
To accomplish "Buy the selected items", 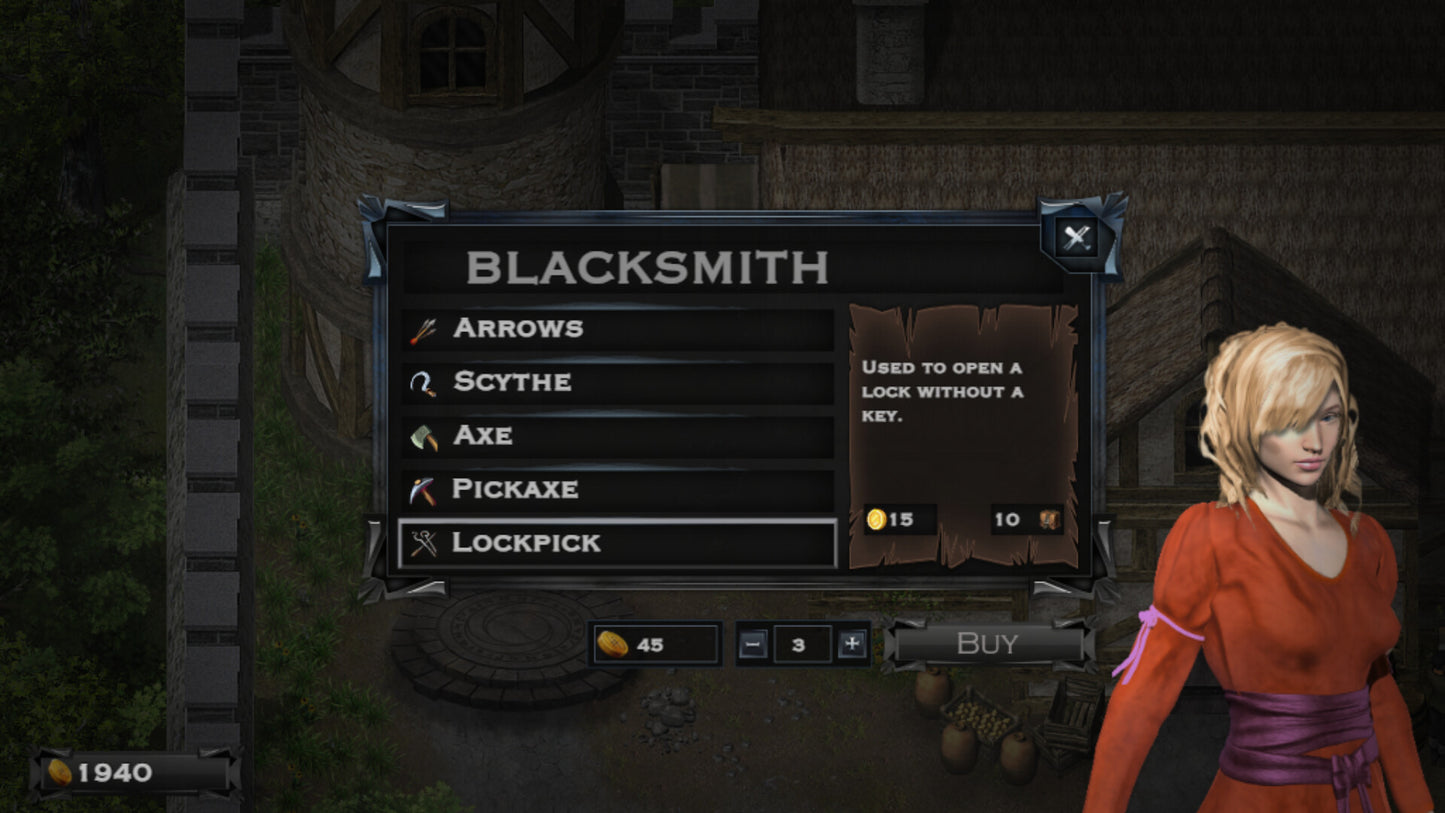I will [987, 644].
